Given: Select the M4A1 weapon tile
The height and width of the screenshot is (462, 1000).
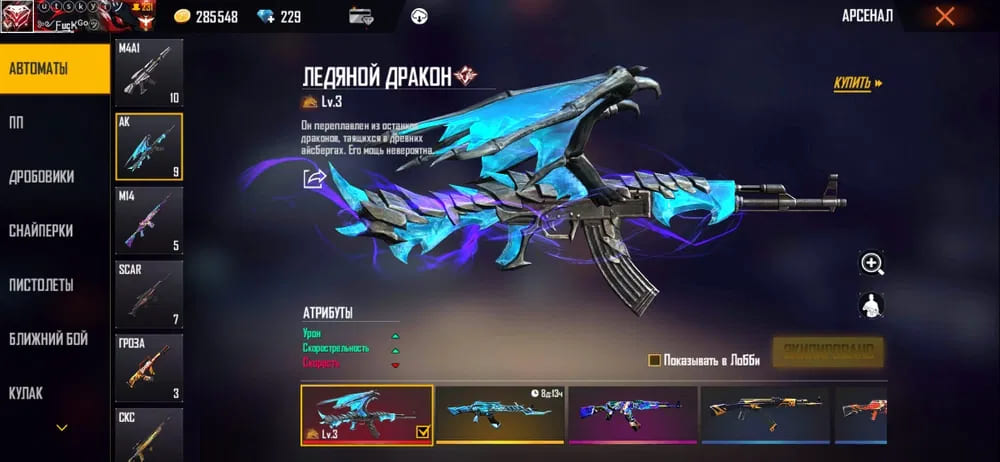Looking at the screenshot, I should [x=149, y=74].
